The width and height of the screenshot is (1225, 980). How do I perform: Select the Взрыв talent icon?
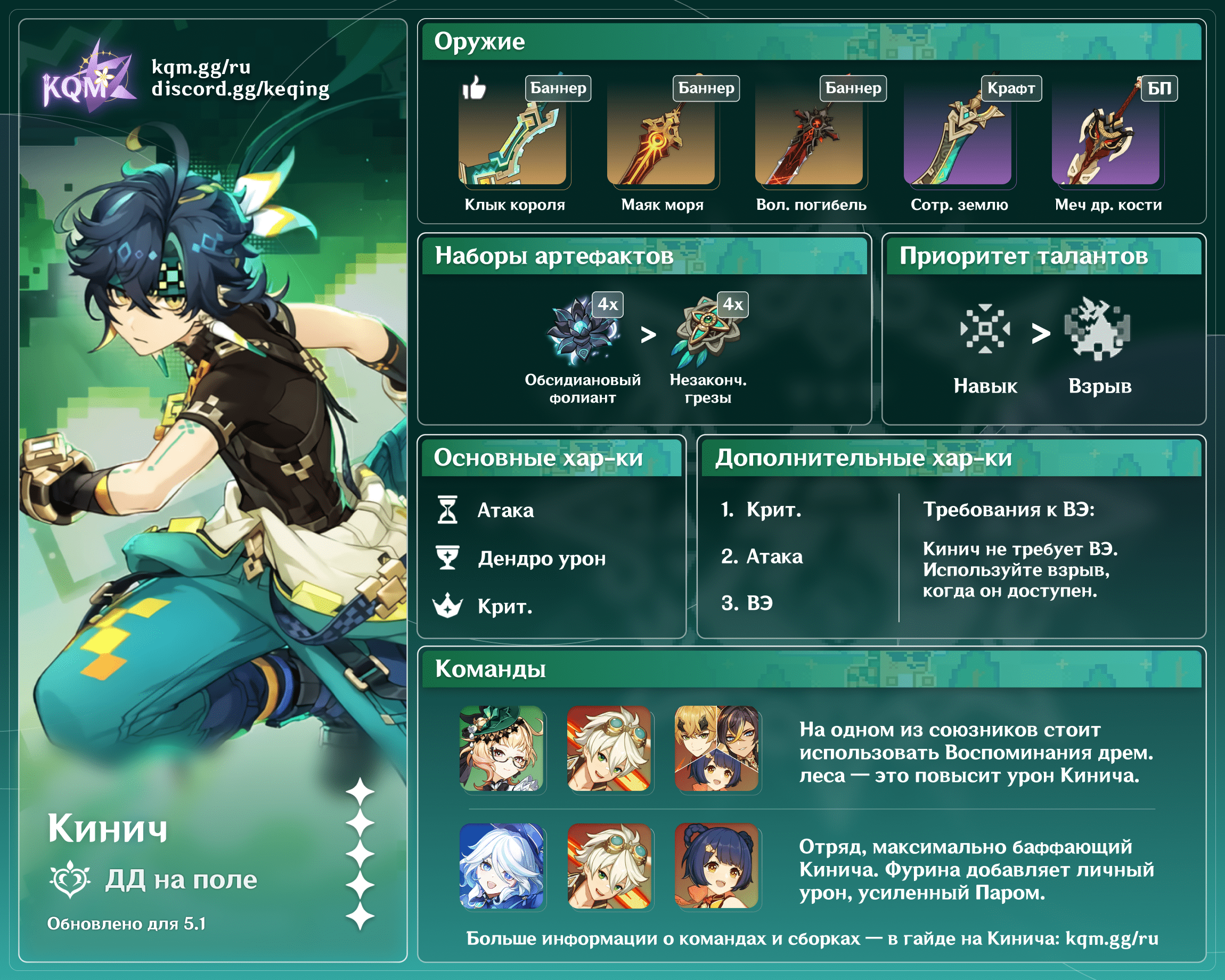pyautogui.click(x=1098, y=329)
